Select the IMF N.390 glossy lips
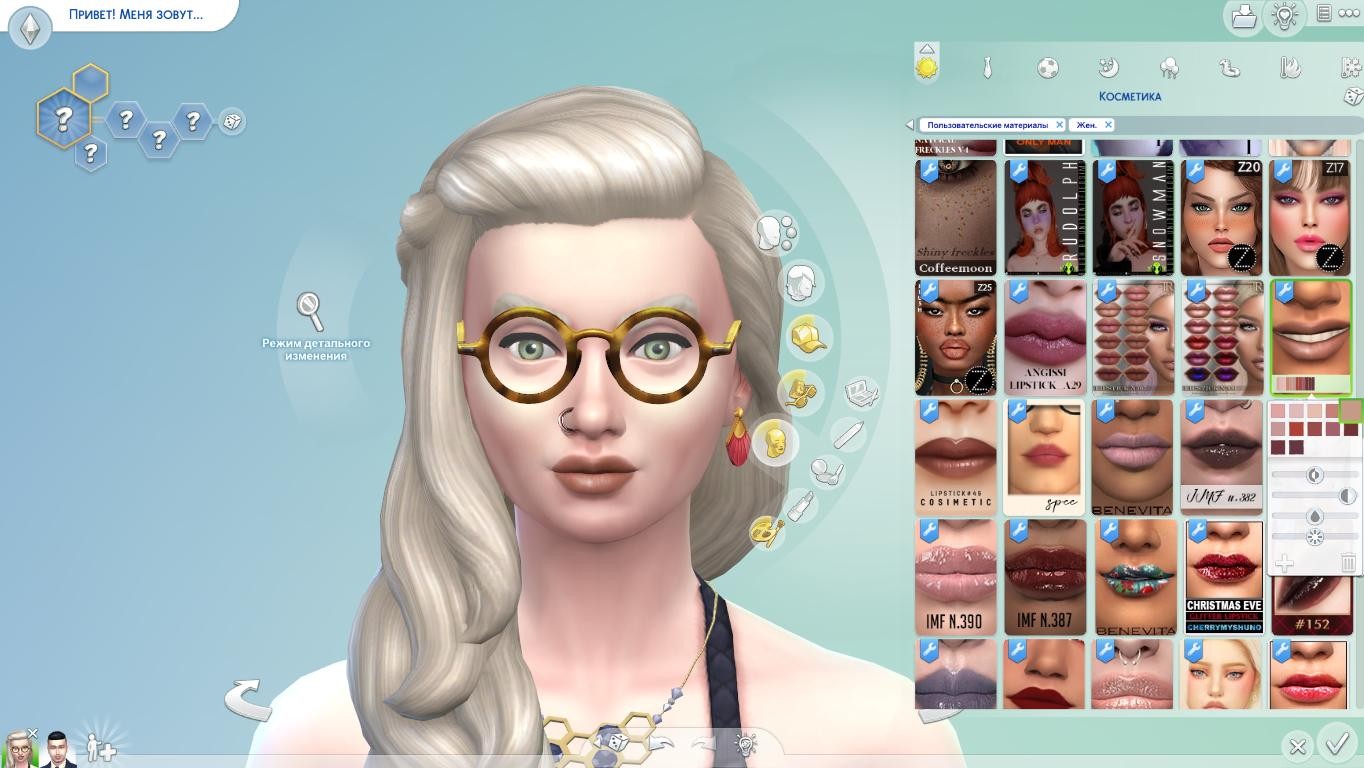The width and height of the screenshot is (1364, 768). pos(956,577)
